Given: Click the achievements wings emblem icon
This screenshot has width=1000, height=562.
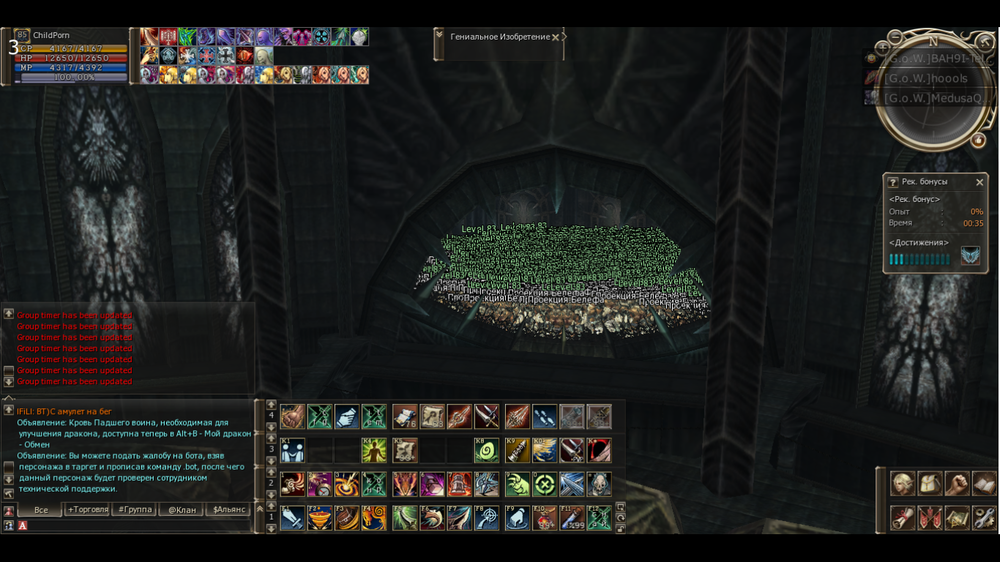Looking at the screenshot, I should click(x=970, y=257).
